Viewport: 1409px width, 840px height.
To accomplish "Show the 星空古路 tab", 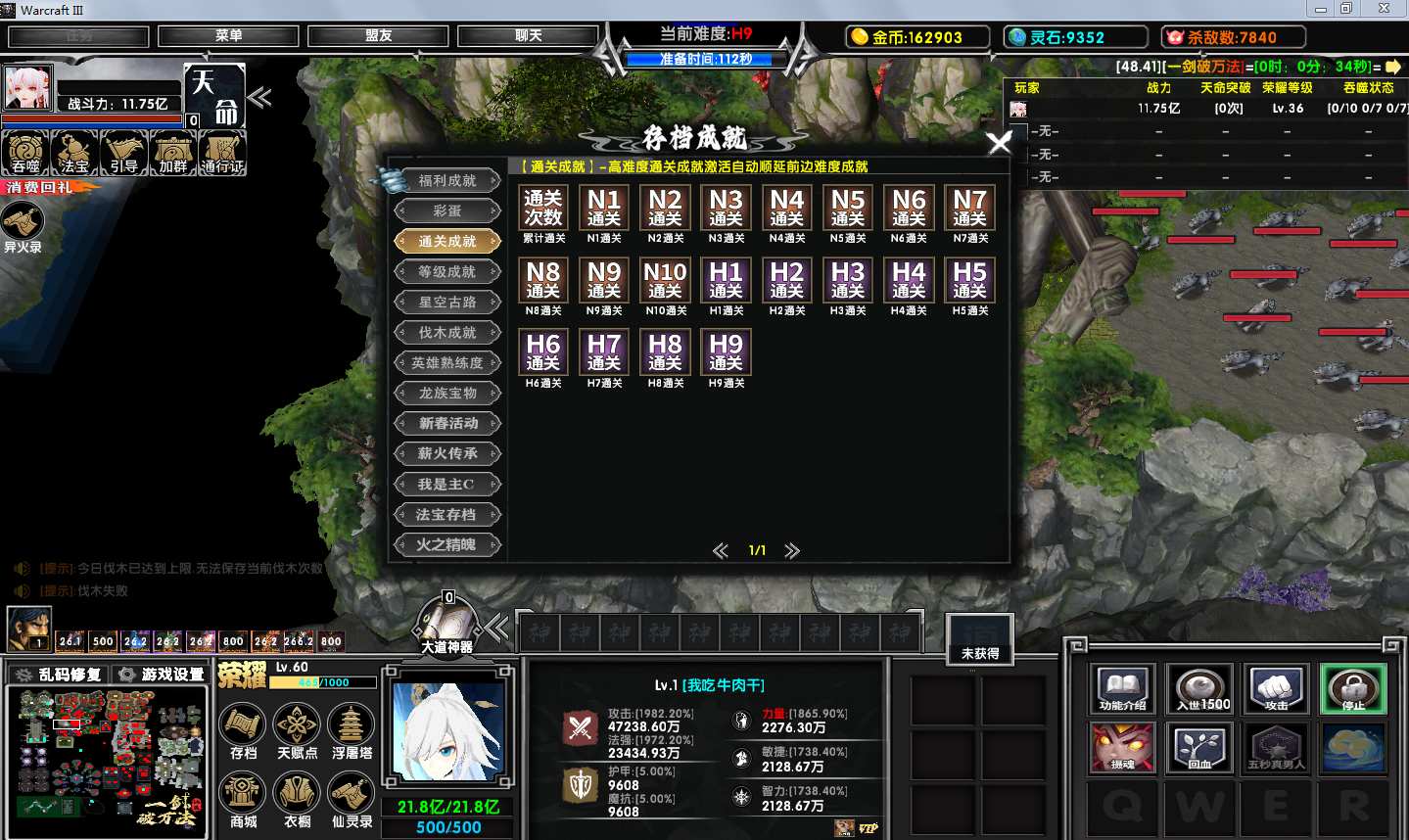I will pos(447,303).
